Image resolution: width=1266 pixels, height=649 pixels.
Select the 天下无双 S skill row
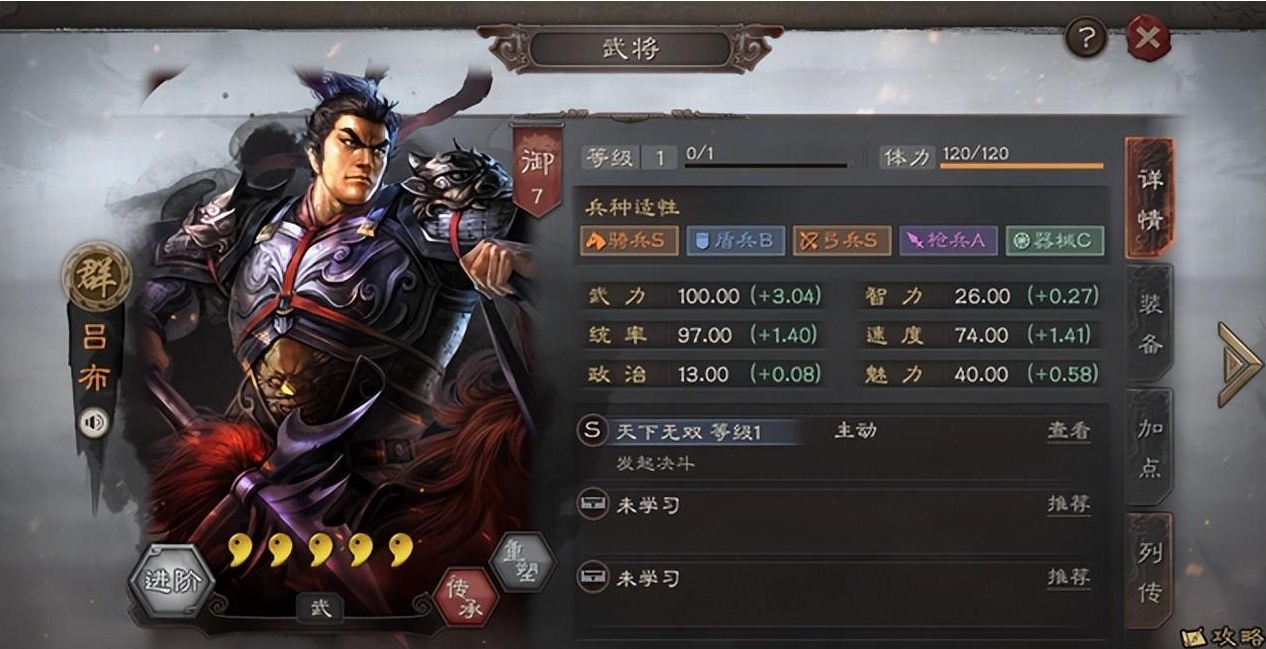pyautogui.click(x=700, y=432)
